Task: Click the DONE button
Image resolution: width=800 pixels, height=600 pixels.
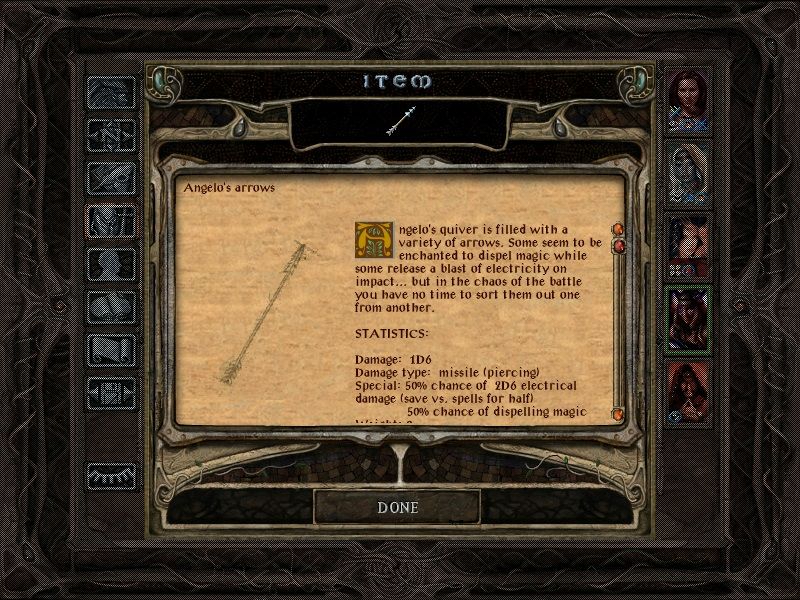Action: (397, 507)
